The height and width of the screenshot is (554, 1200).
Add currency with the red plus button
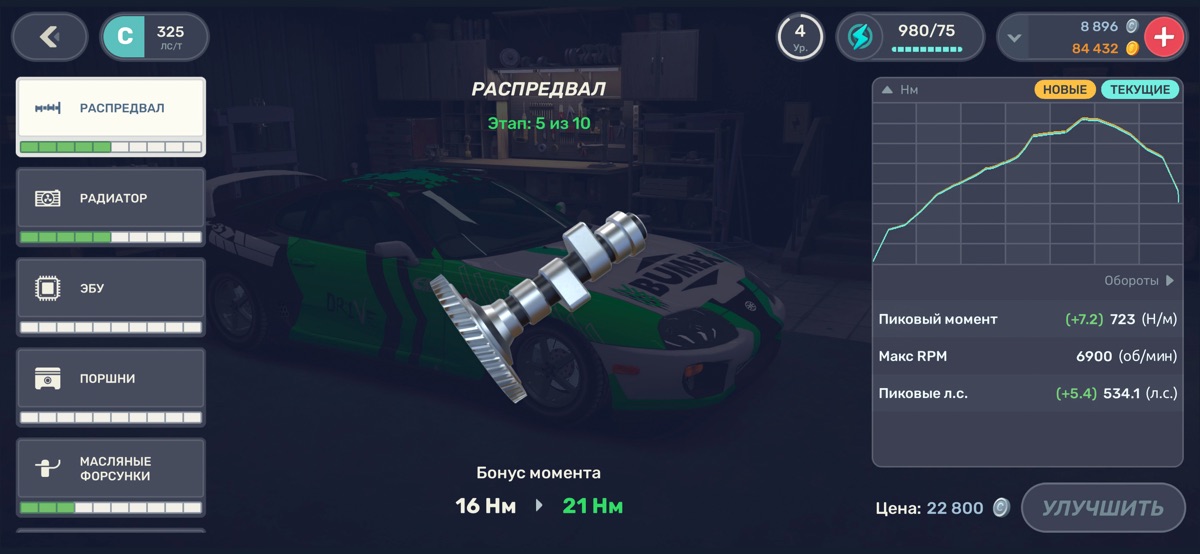[1163, 38]
